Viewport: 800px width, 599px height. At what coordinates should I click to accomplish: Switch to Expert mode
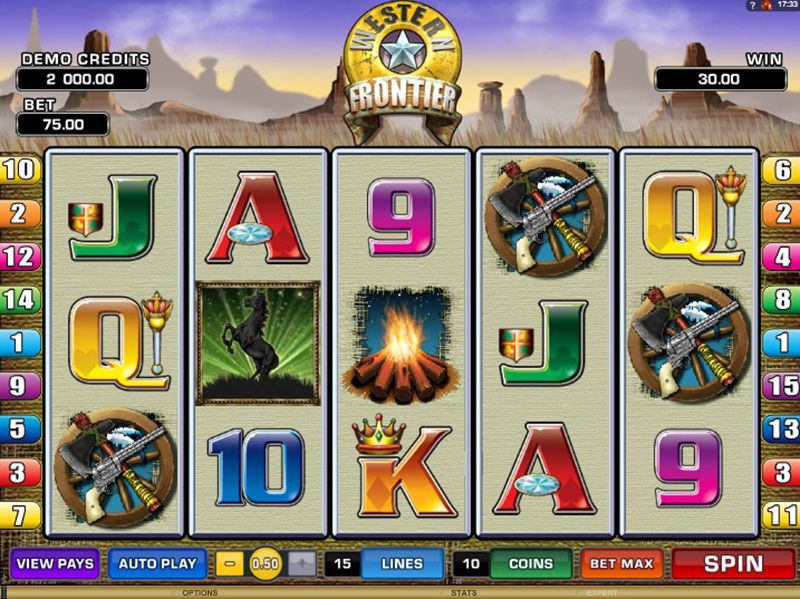coord(602,593)
